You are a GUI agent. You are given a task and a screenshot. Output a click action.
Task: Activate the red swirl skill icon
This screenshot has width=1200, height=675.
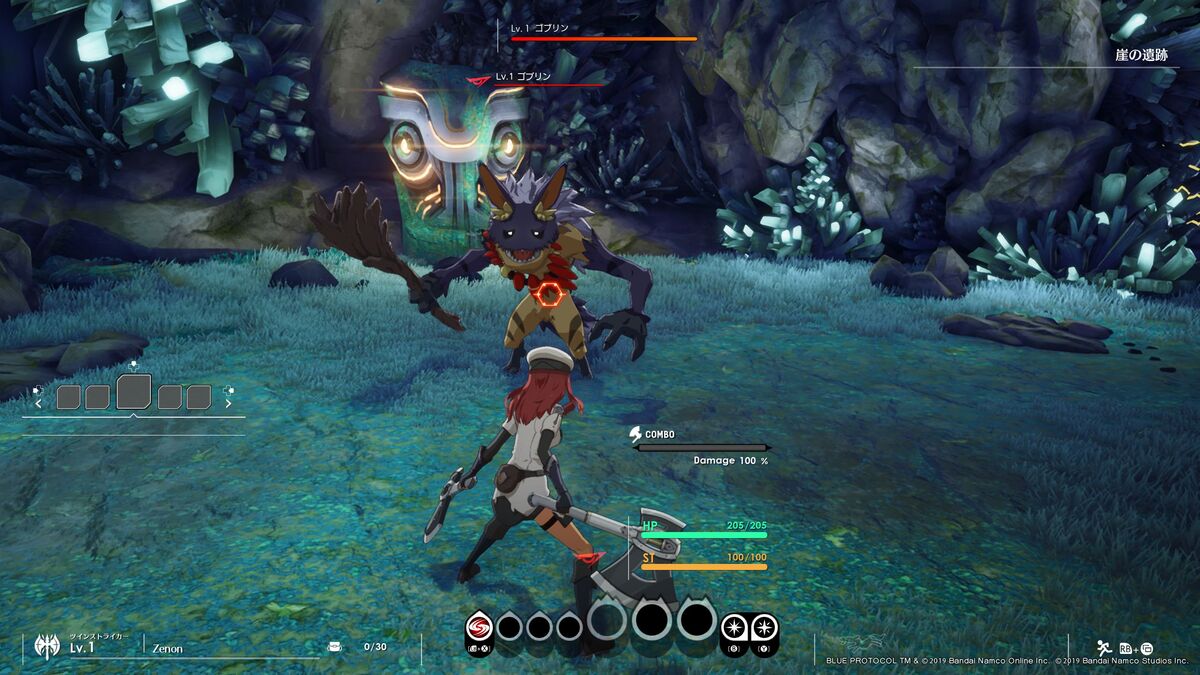pos(480,627)
